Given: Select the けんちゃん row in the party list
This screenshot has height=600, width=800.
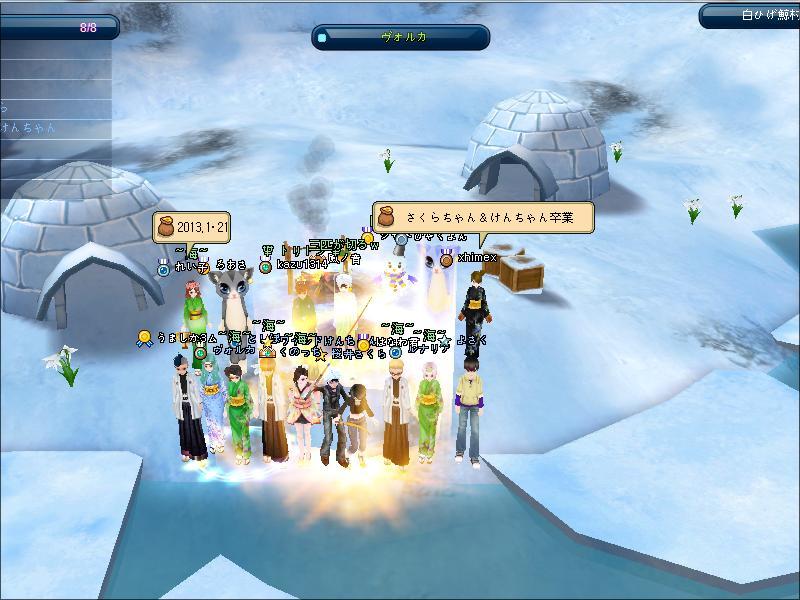Looking at the screenshot, I should pyautogui.click(x=30, y=128).
